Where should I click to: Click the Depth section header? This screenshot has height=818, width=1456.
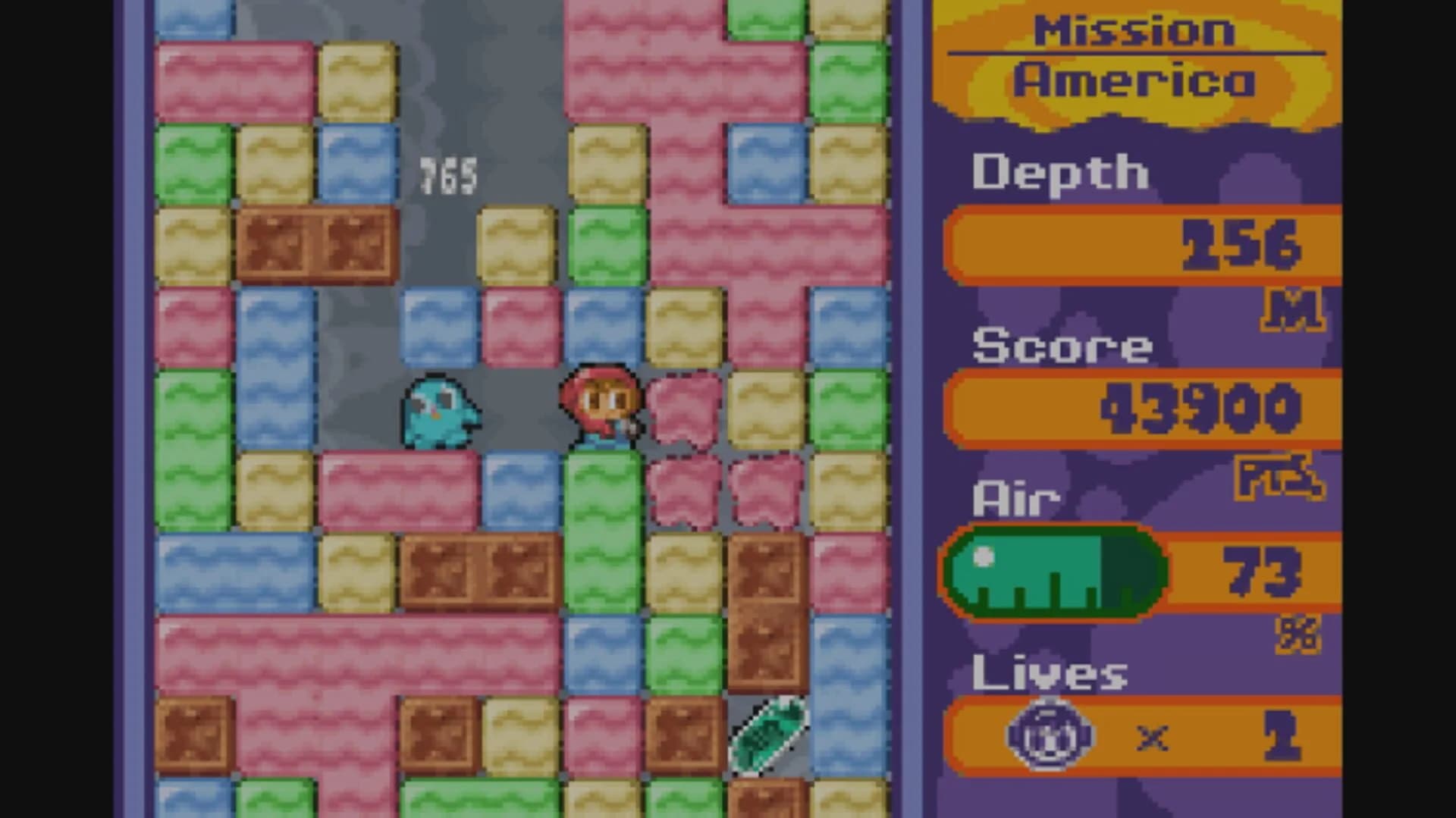pyautogui.click(x=1060, y=173)
